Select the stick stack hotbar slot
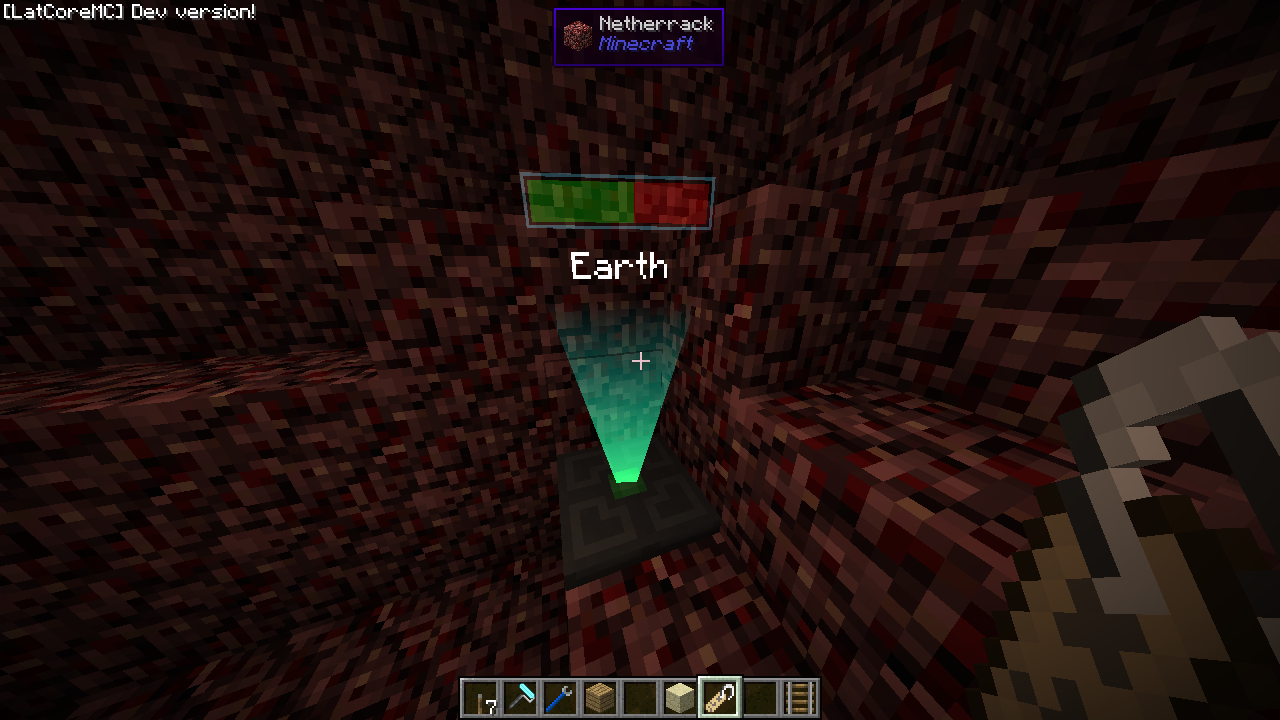The image size is (1280, 720). (480, 698)
